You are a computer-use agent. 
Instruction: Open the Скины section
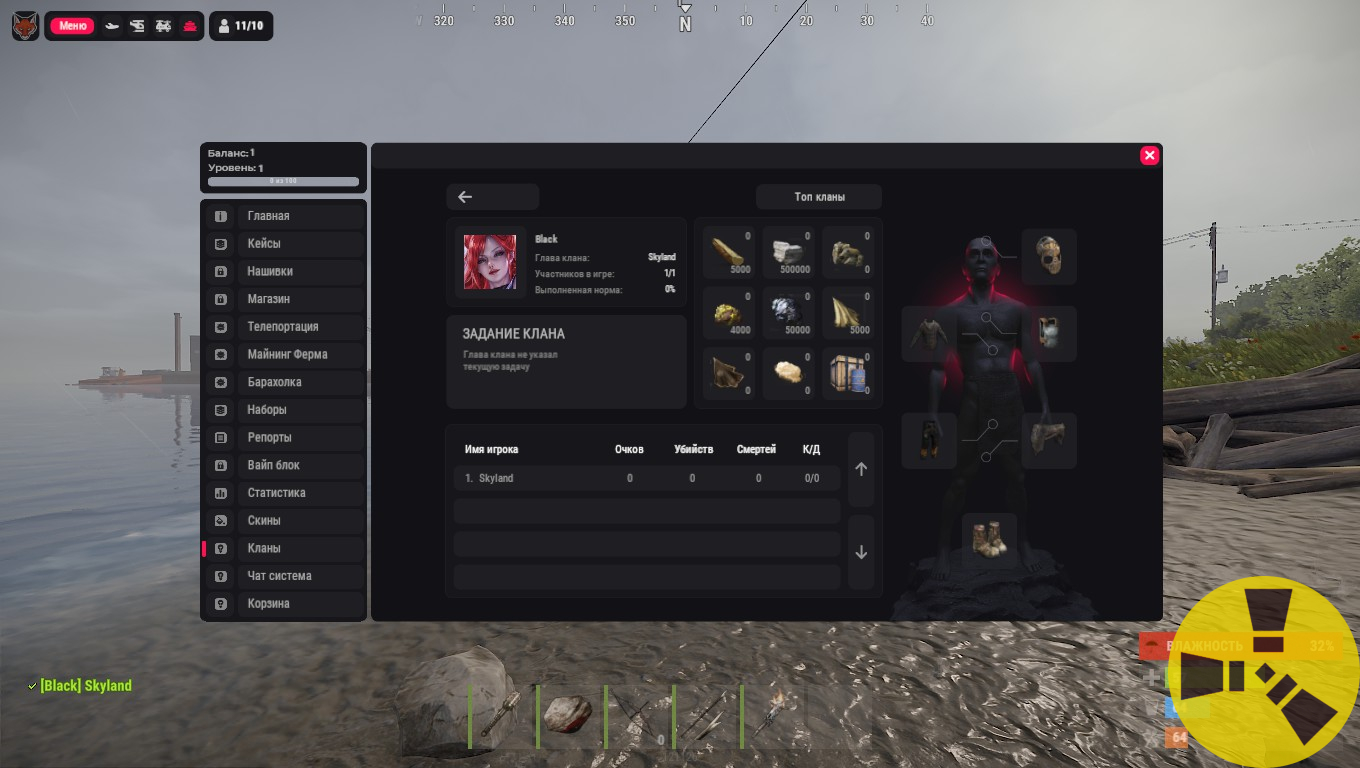tap(300, 521)
